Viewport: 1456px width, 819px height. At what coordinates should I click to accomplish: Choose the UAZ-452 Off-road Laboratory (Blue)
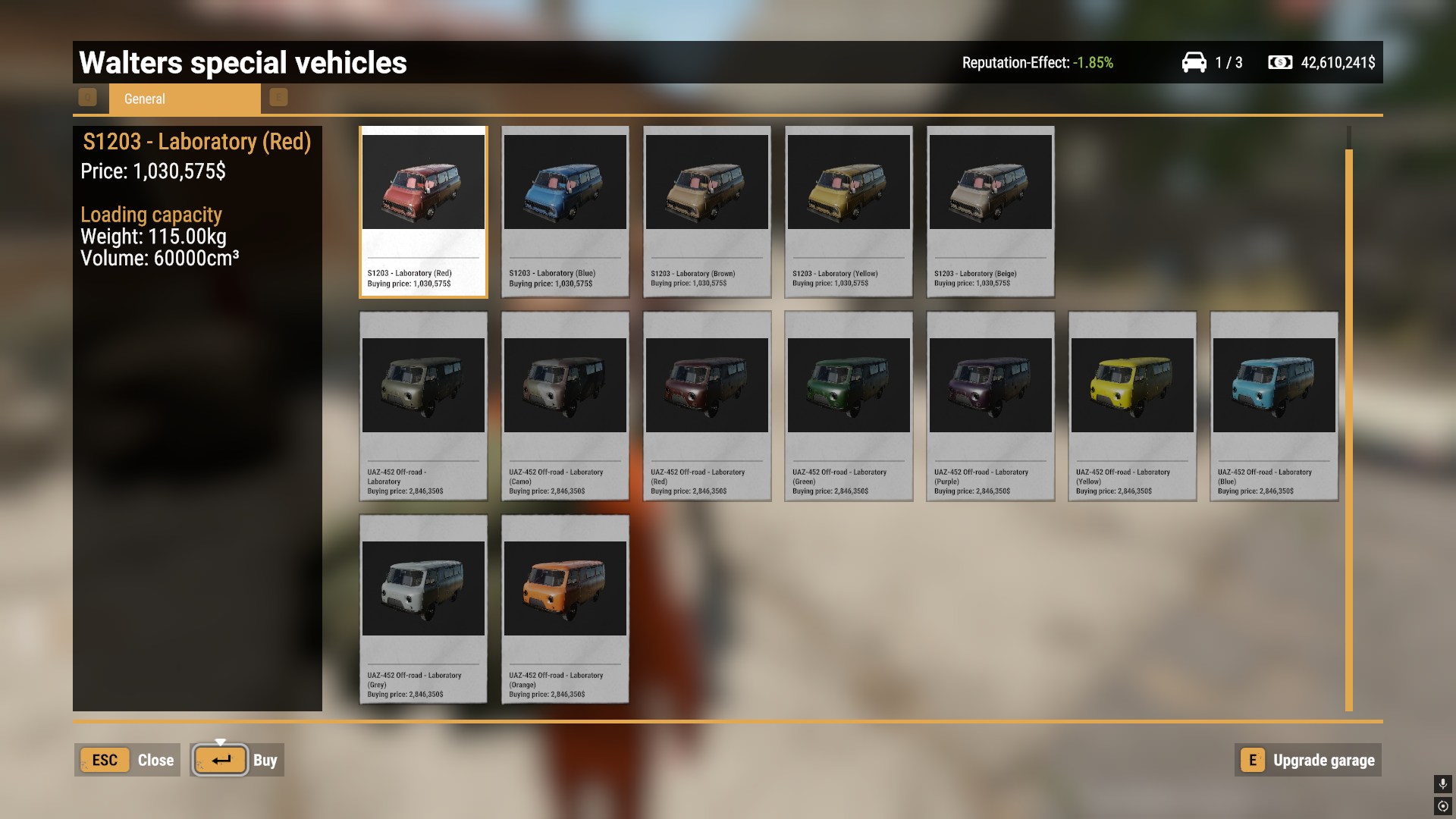pyautogui.click(x=1274, y=406)
